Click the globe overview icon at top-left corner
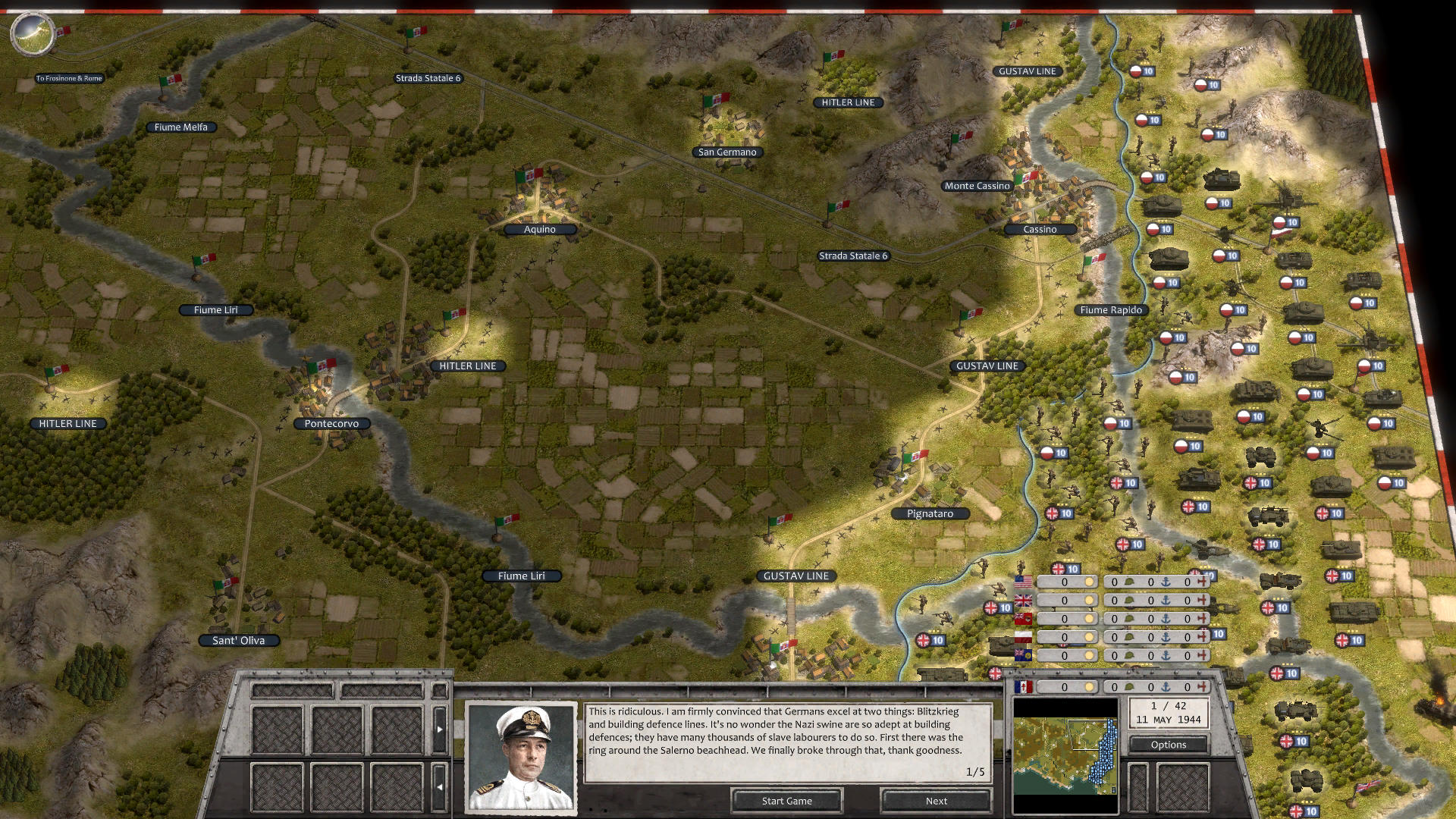Screen dimensions: 1456x819 34,34
